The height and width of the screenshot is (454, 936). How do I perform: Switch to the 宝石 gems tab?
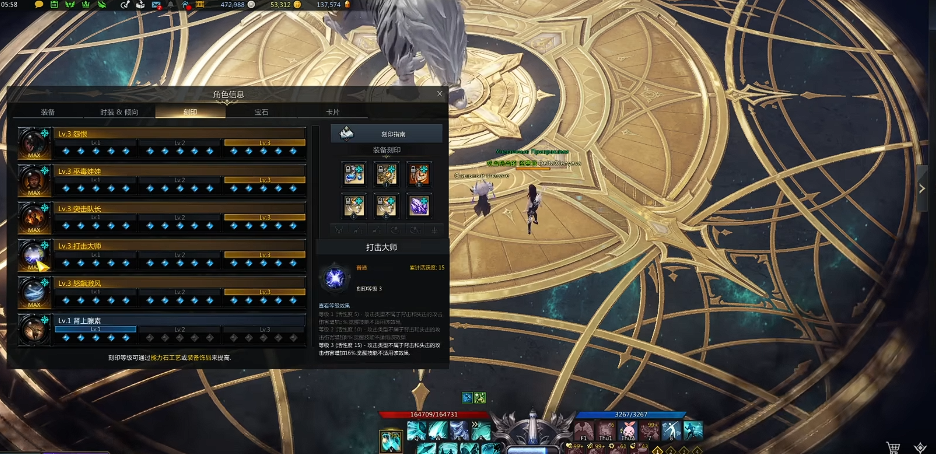tap(261, 112)
